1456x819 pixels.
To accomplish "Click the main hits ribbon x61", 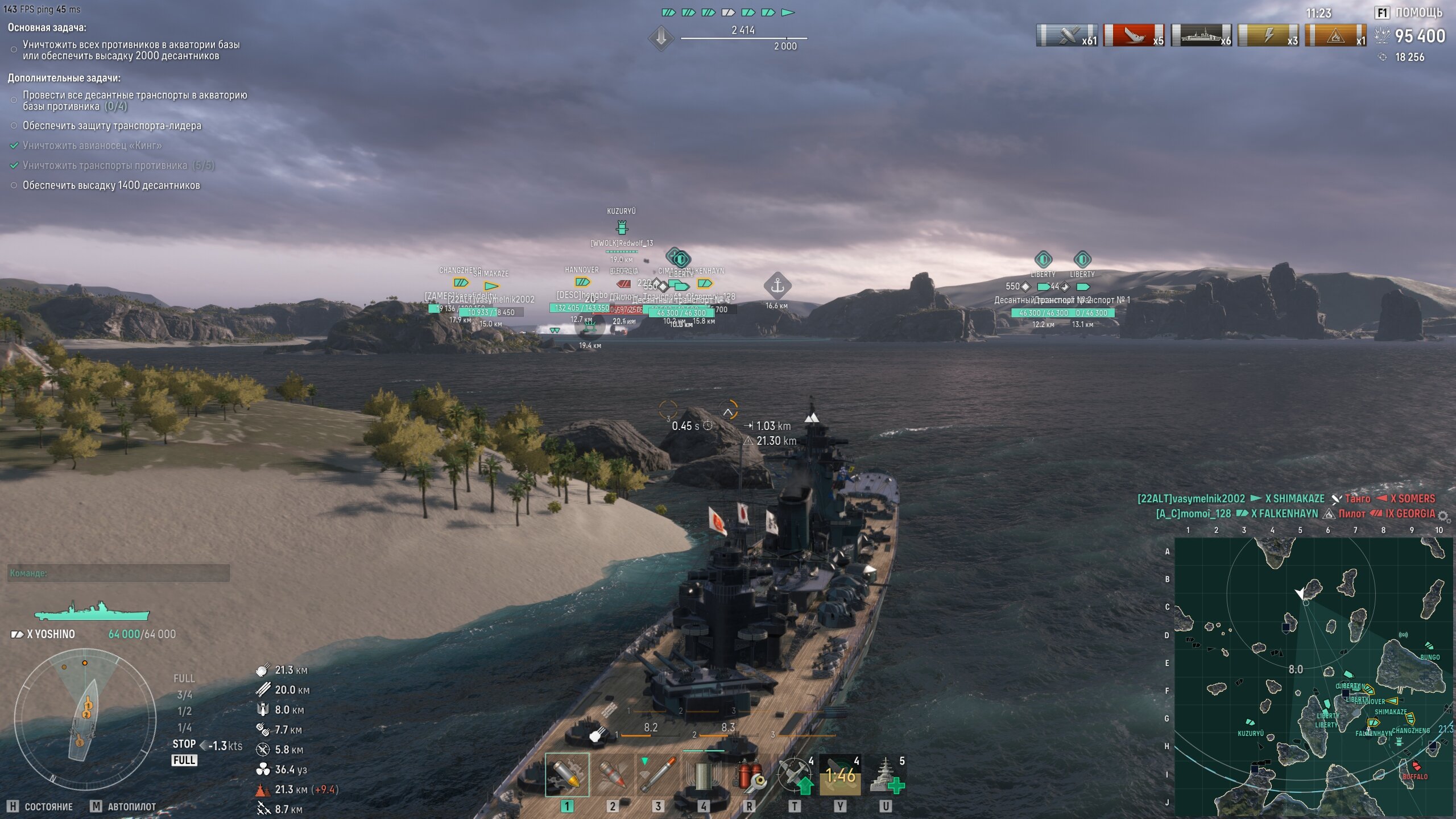I will [x=1066, y=36].
